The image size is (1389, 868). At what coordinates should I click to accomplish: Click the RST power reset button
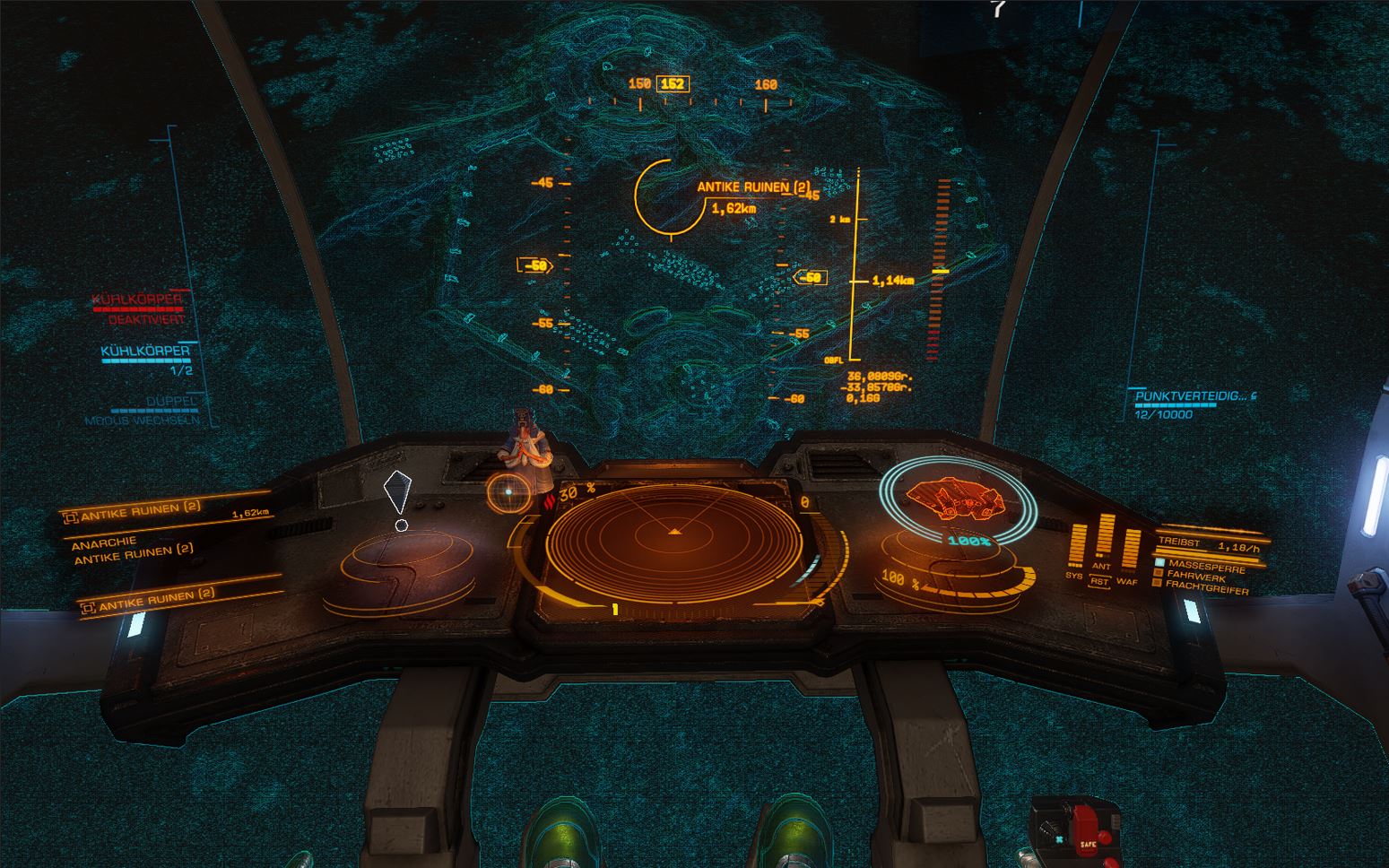pyautogui.click(x=1100, y=581)
